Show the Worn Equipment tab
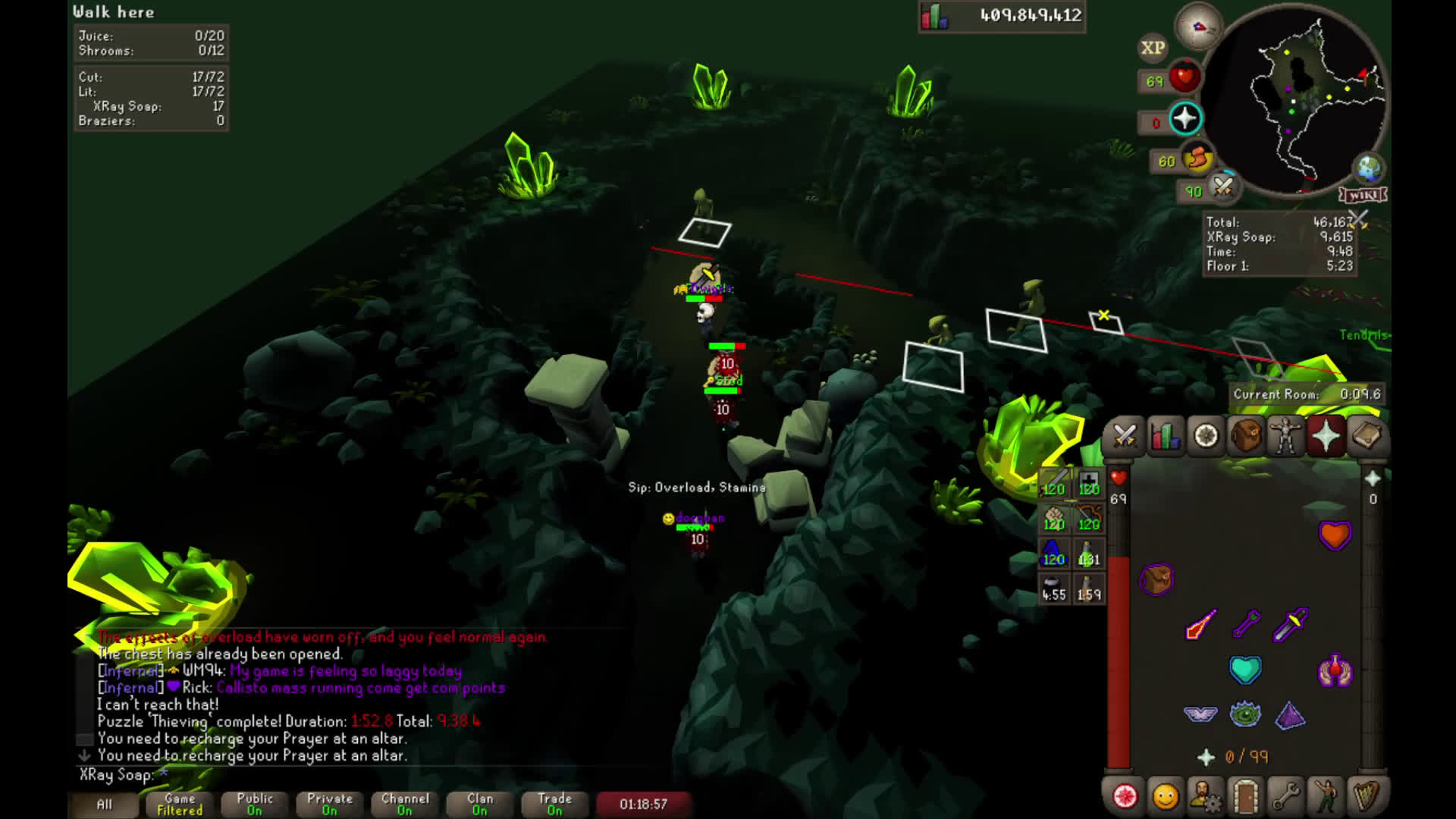This screenshot has height=819, width=1456. click(x=1286, y=436)
